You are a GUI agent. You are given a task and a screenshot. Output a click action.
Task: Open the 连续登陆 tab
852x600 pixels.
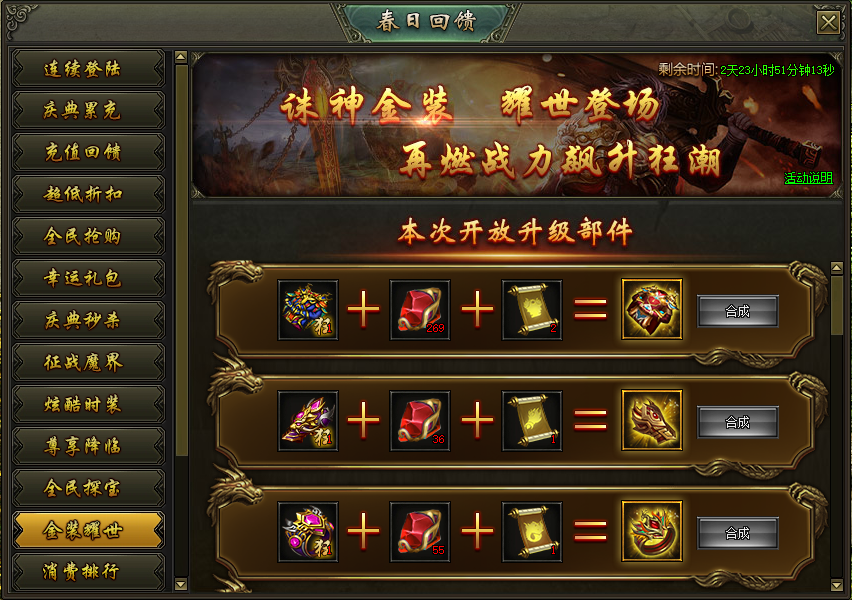point(88,69)
